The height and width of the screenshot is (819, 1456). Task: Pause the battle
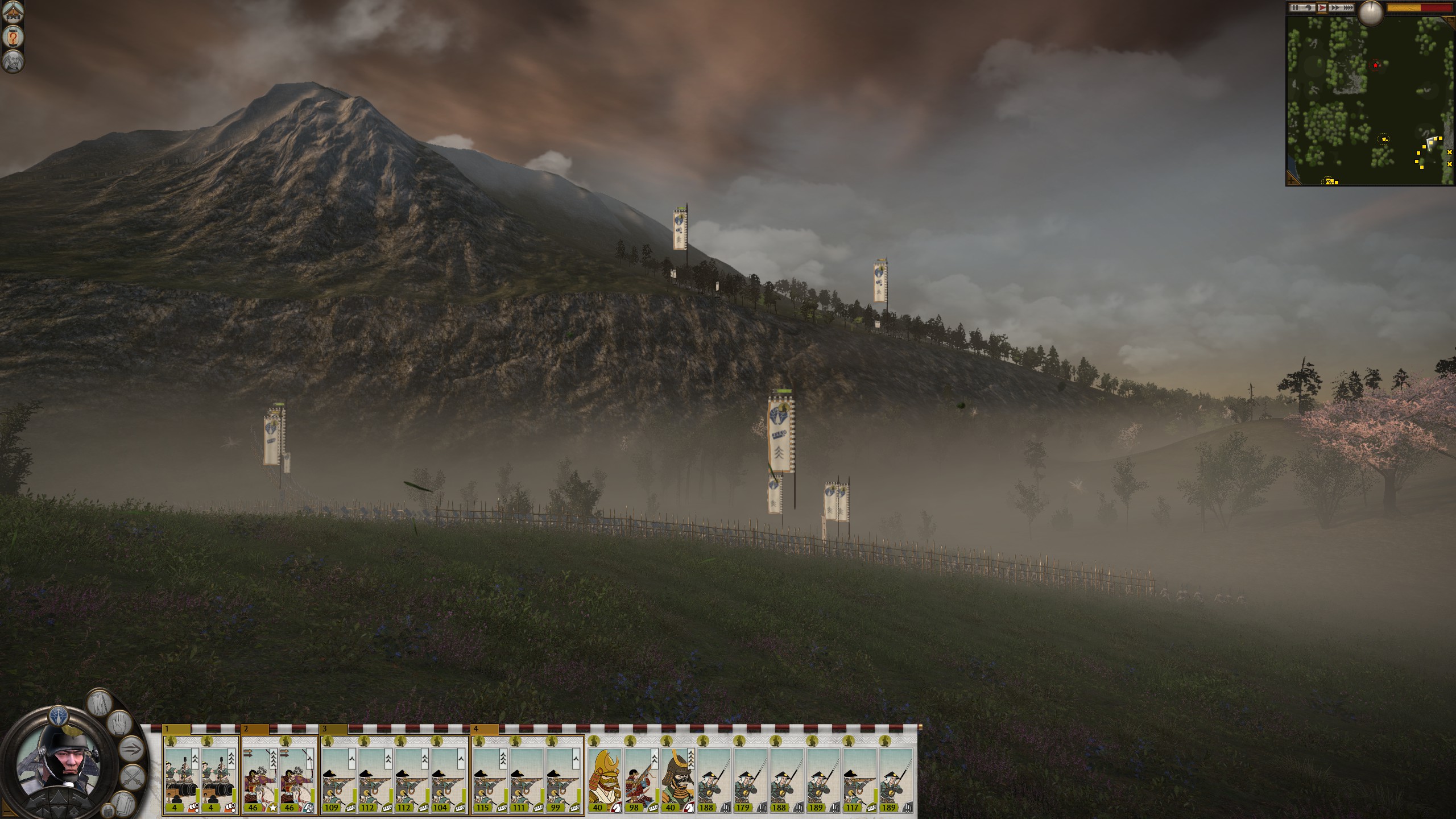(x=1294, y=8)
